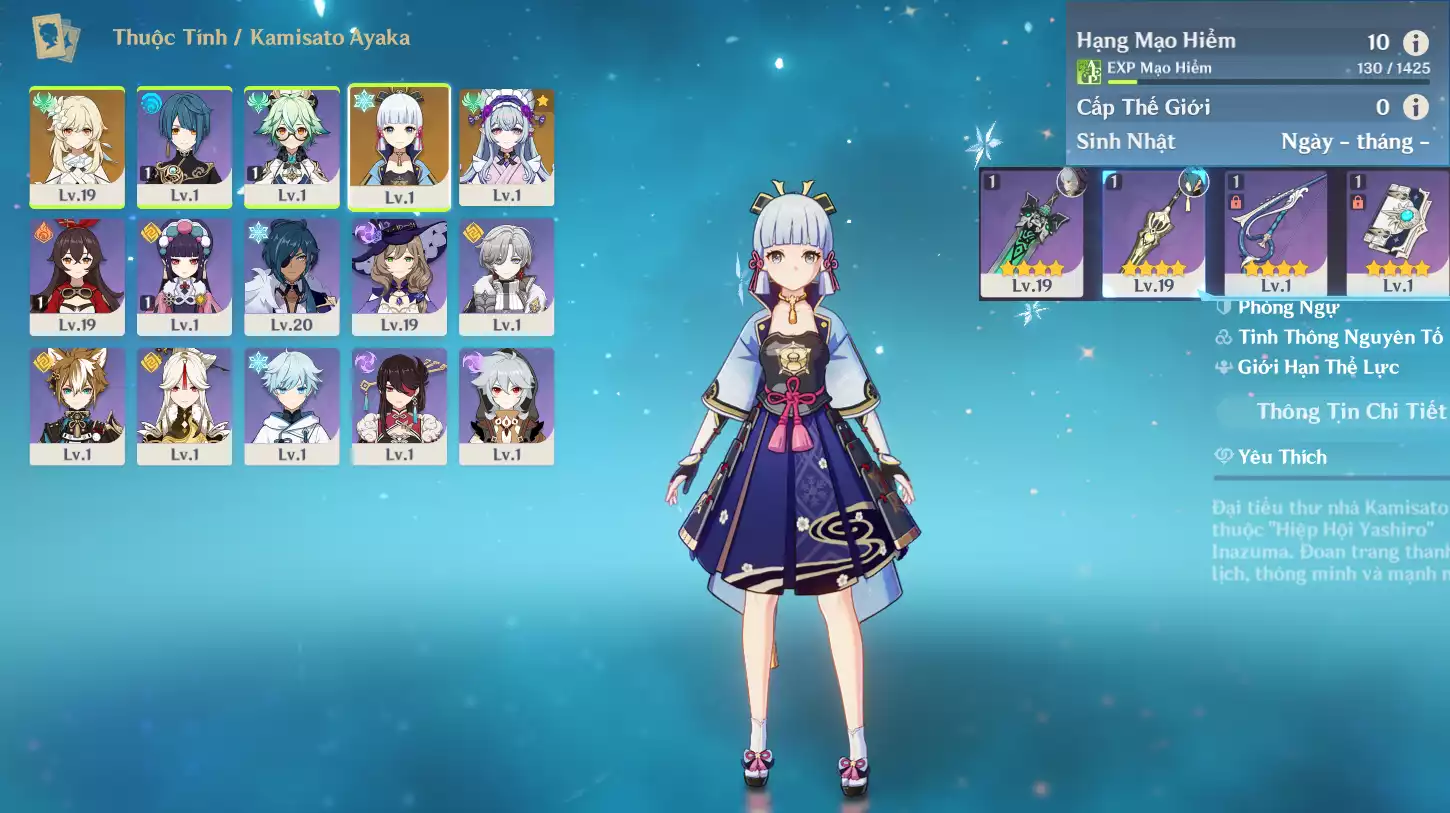Choose the golden Lv.19 sword

[1153, 234]
